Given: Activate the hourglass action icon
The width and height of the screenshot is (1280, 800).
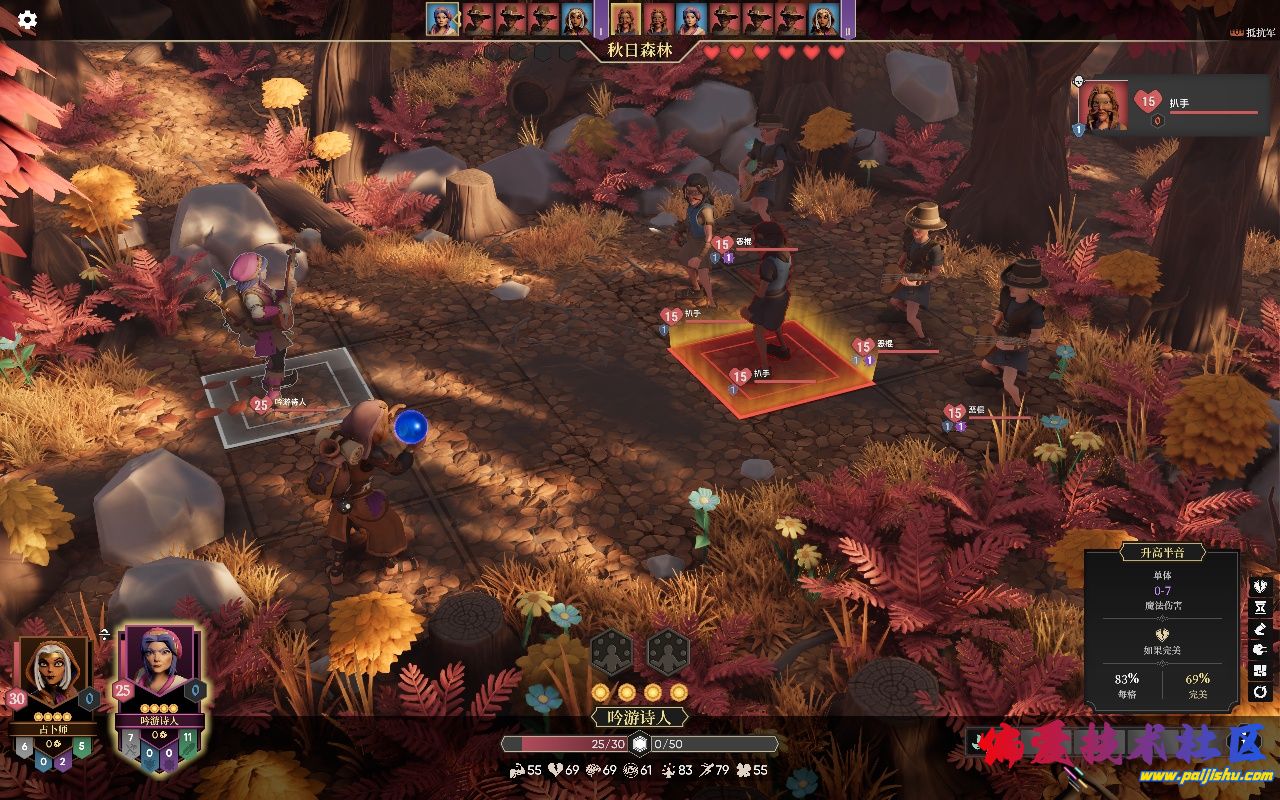Looking at the screenshot, I should (x=1260, y=608).
